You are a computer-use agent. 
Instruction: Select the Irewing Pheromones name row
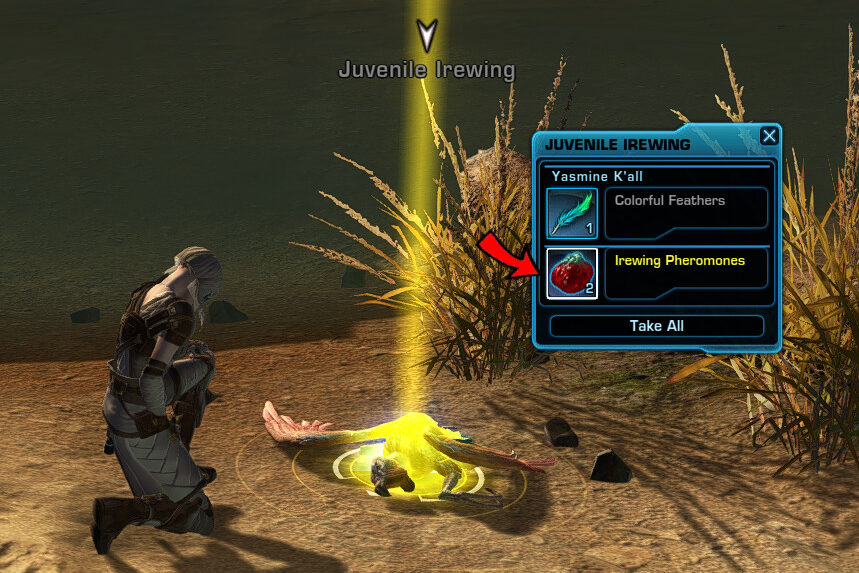tap(686, 272)
